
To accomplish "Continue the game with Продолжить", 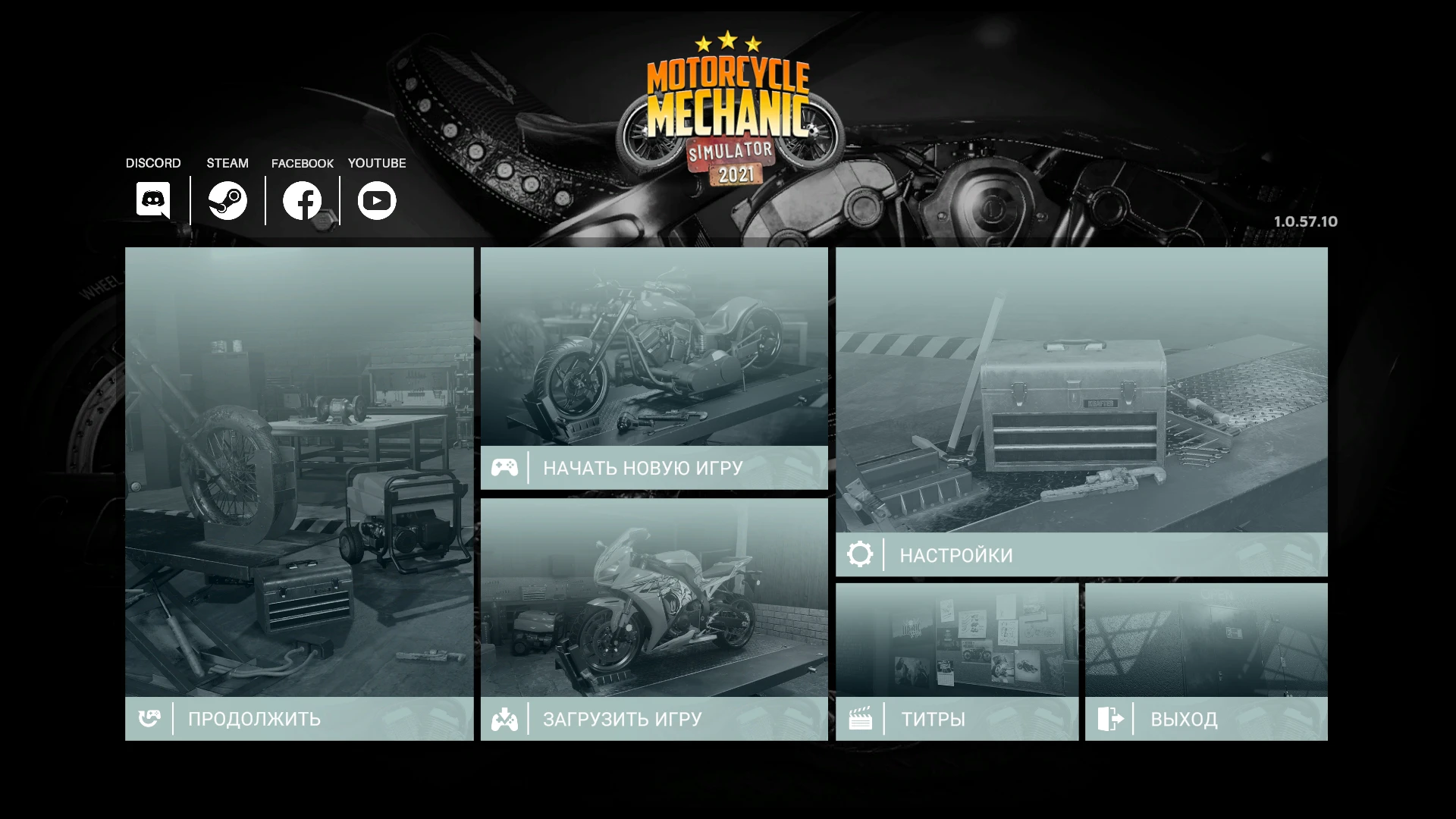I will [254, 718].
